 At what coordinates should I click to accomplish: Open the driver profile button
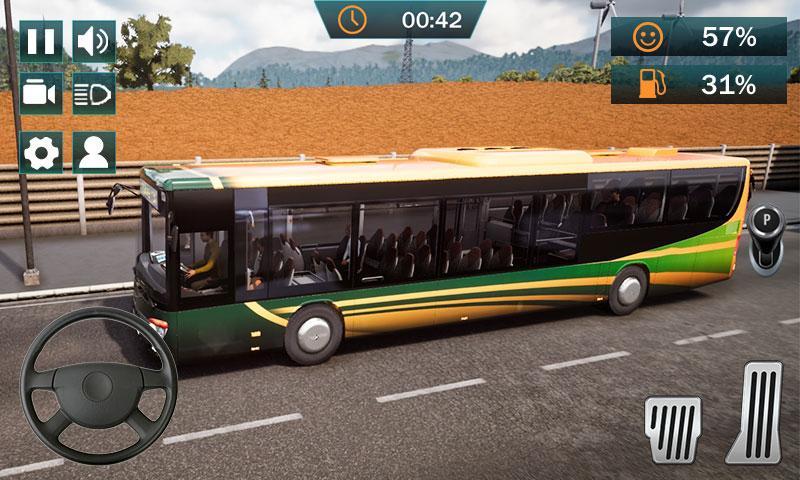(x=94, y=152)
